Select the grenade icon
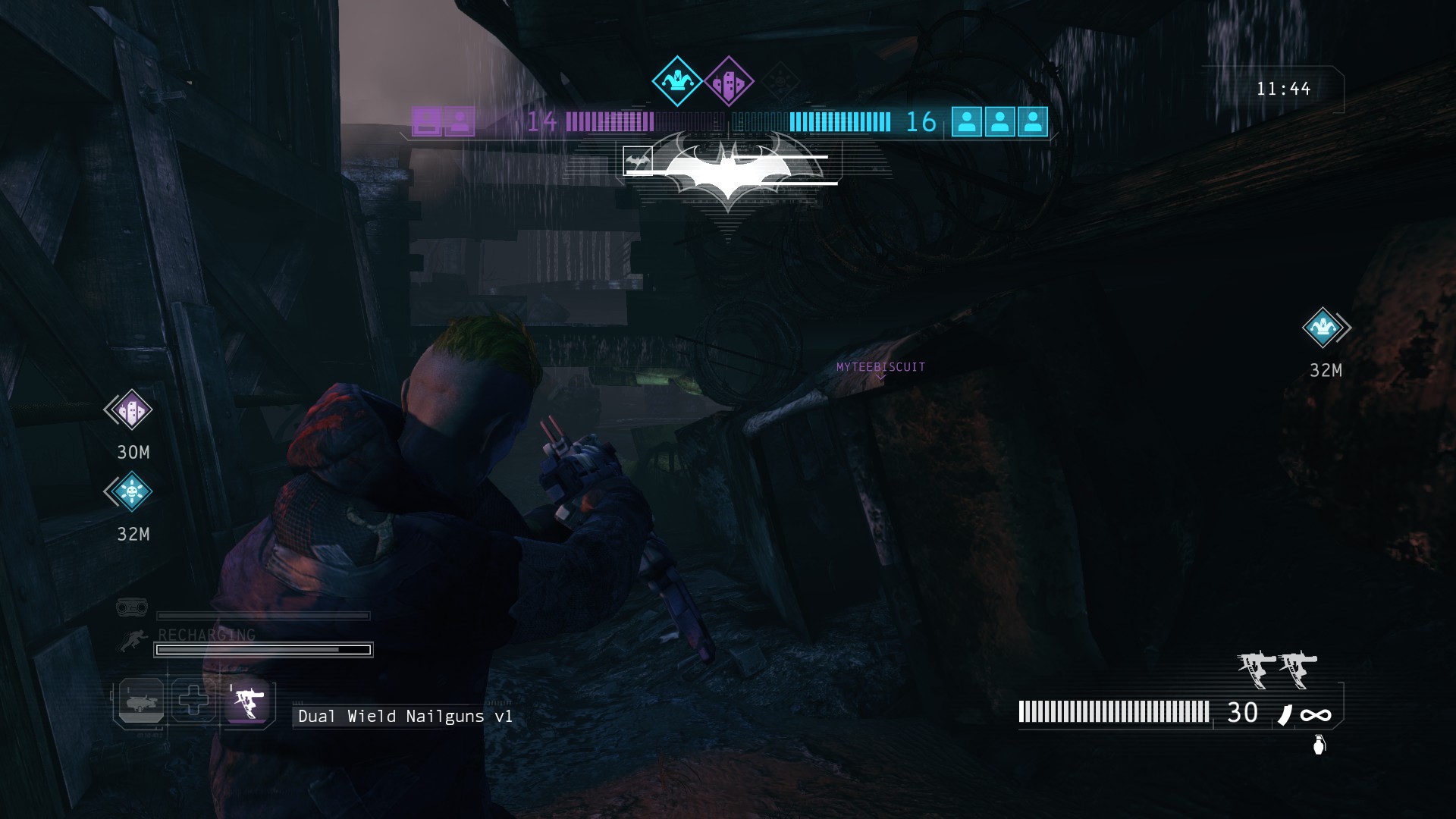 click(x=1319, y=745)
